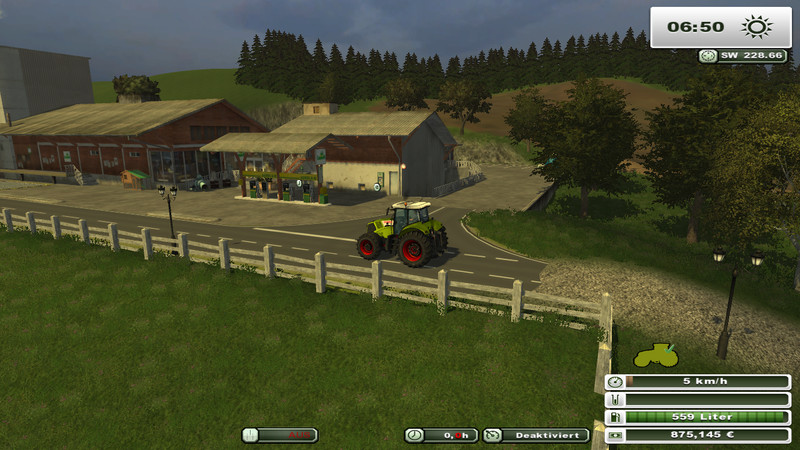The height and width of the screenshot is (450, 800).
Task: Select the compass icon beside SW heading
Action: (708, 56)
